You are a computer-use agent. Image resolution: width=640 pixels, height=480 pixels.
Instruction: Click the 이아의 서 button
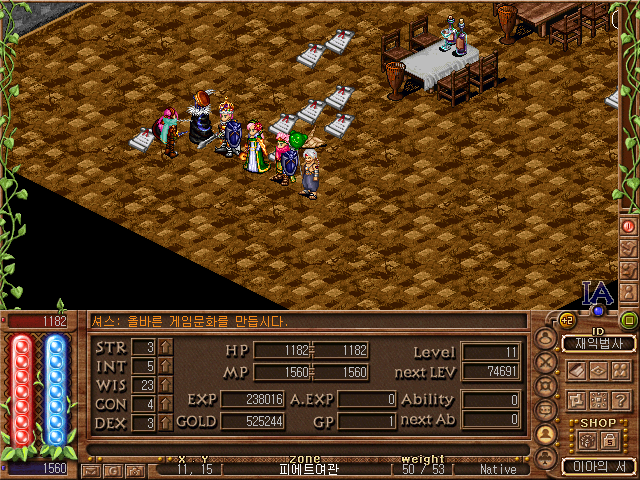click(598, 466)
